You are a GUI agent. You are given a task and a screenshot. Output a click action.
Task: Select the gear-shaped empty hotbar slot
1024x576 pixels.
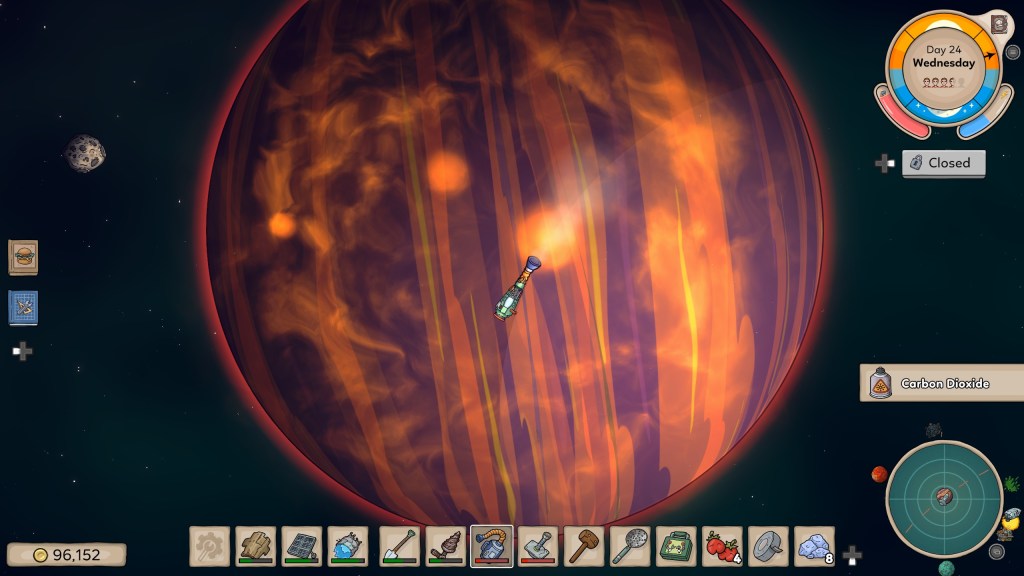209,546
